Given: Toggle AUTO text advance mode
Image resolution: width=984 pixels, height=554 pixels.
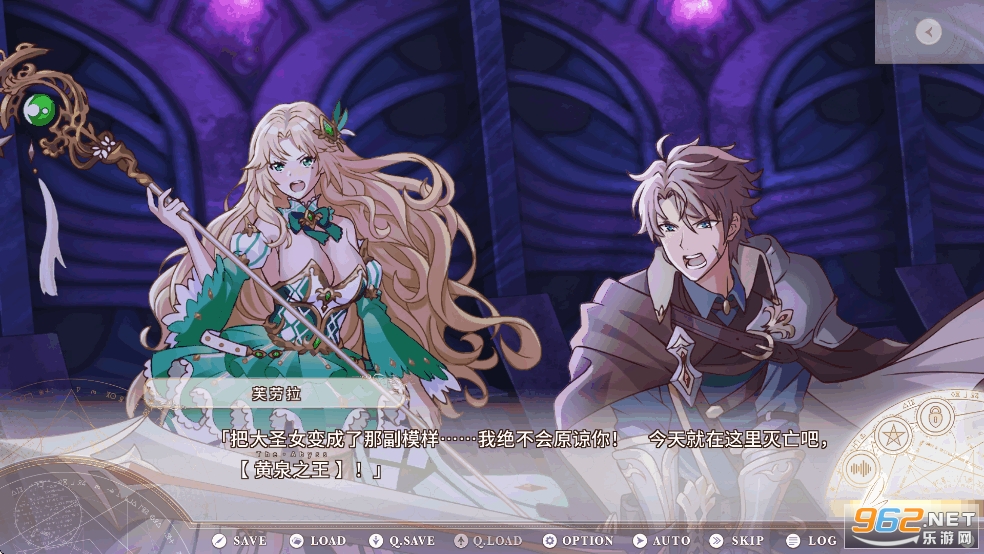Looking at the screenshot, I should point(662,541).
